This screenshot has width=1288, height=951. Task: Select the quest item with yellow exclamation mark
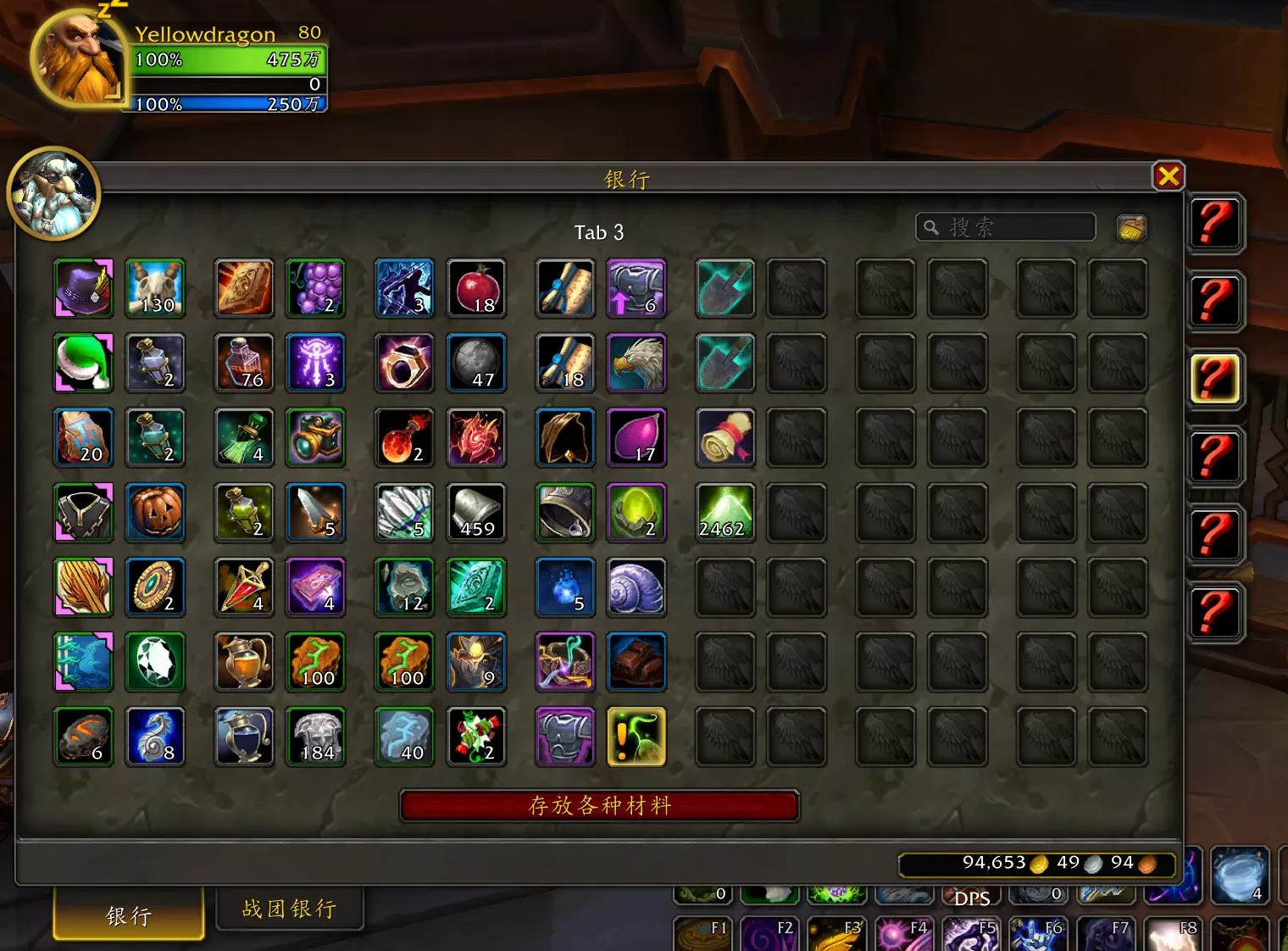pyautogui.click(x=636, y=737)
